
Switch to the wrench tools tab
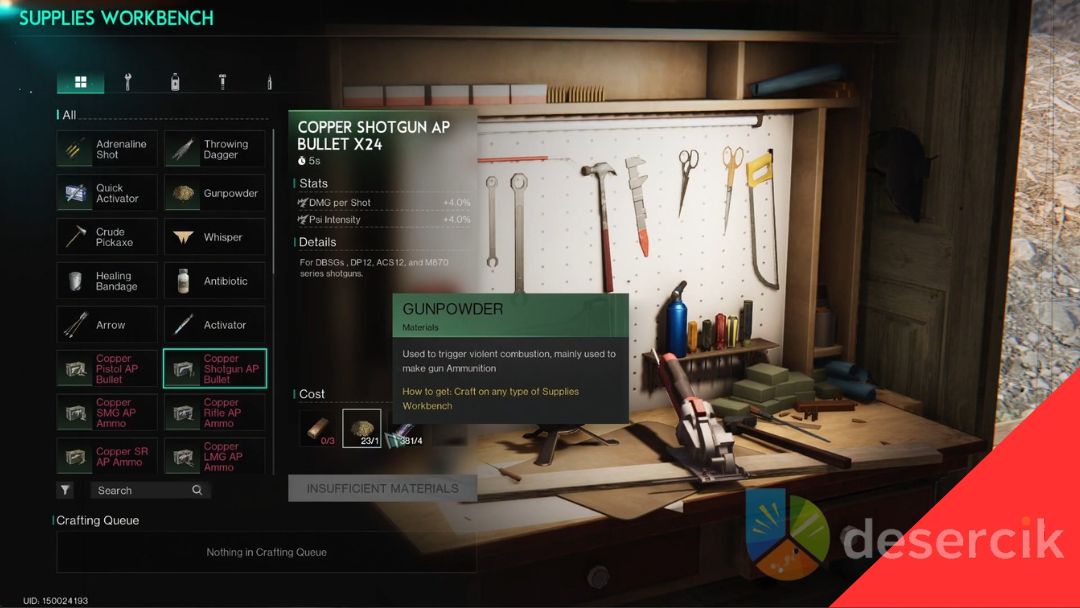point(128,82)
